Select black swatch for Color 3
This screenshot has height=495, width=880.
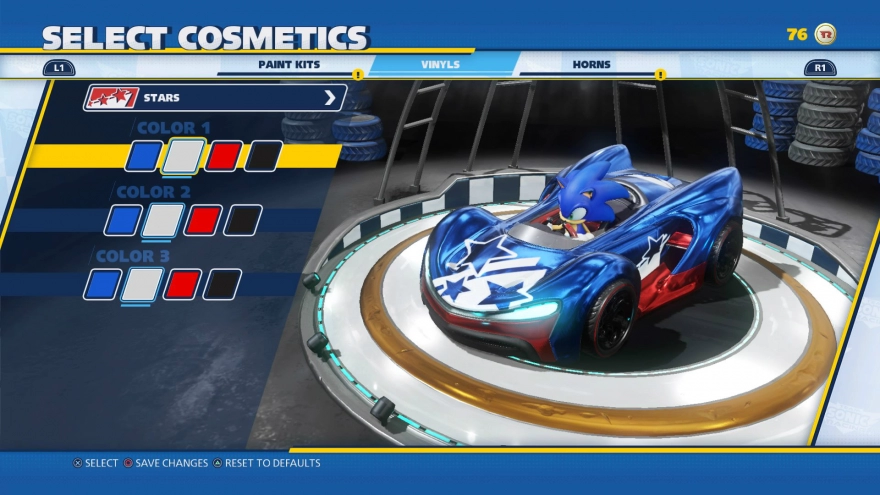[x=222, y=284]
